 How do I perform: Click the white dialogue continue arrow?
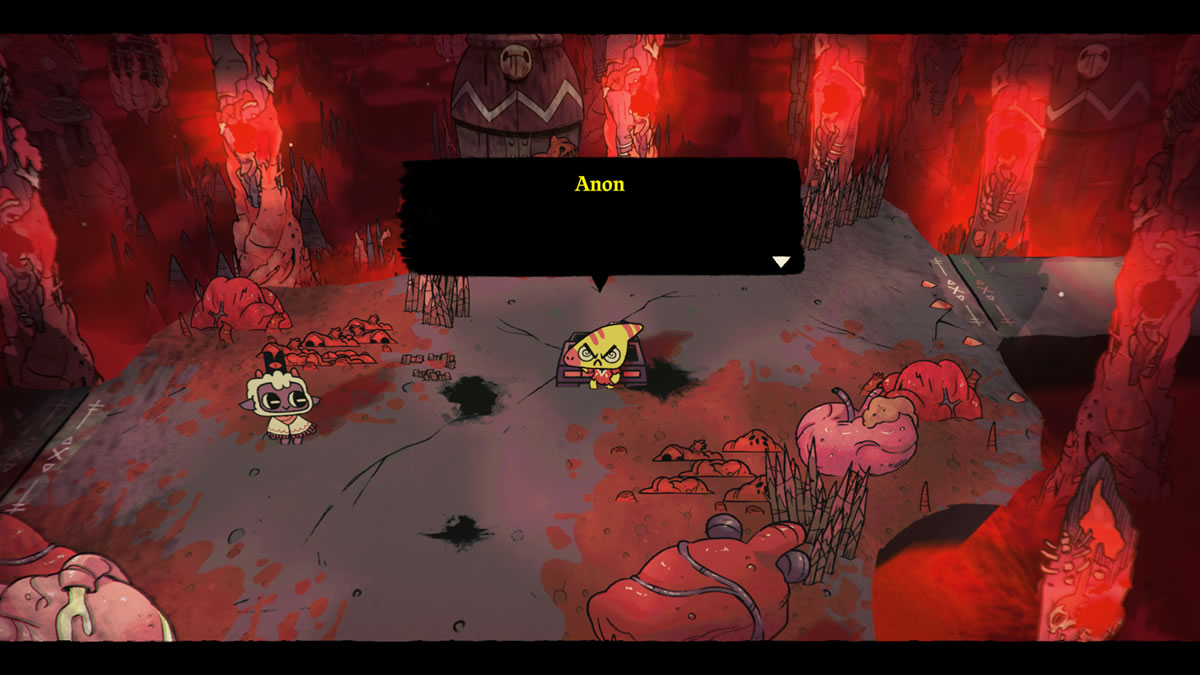pos(781,262)
